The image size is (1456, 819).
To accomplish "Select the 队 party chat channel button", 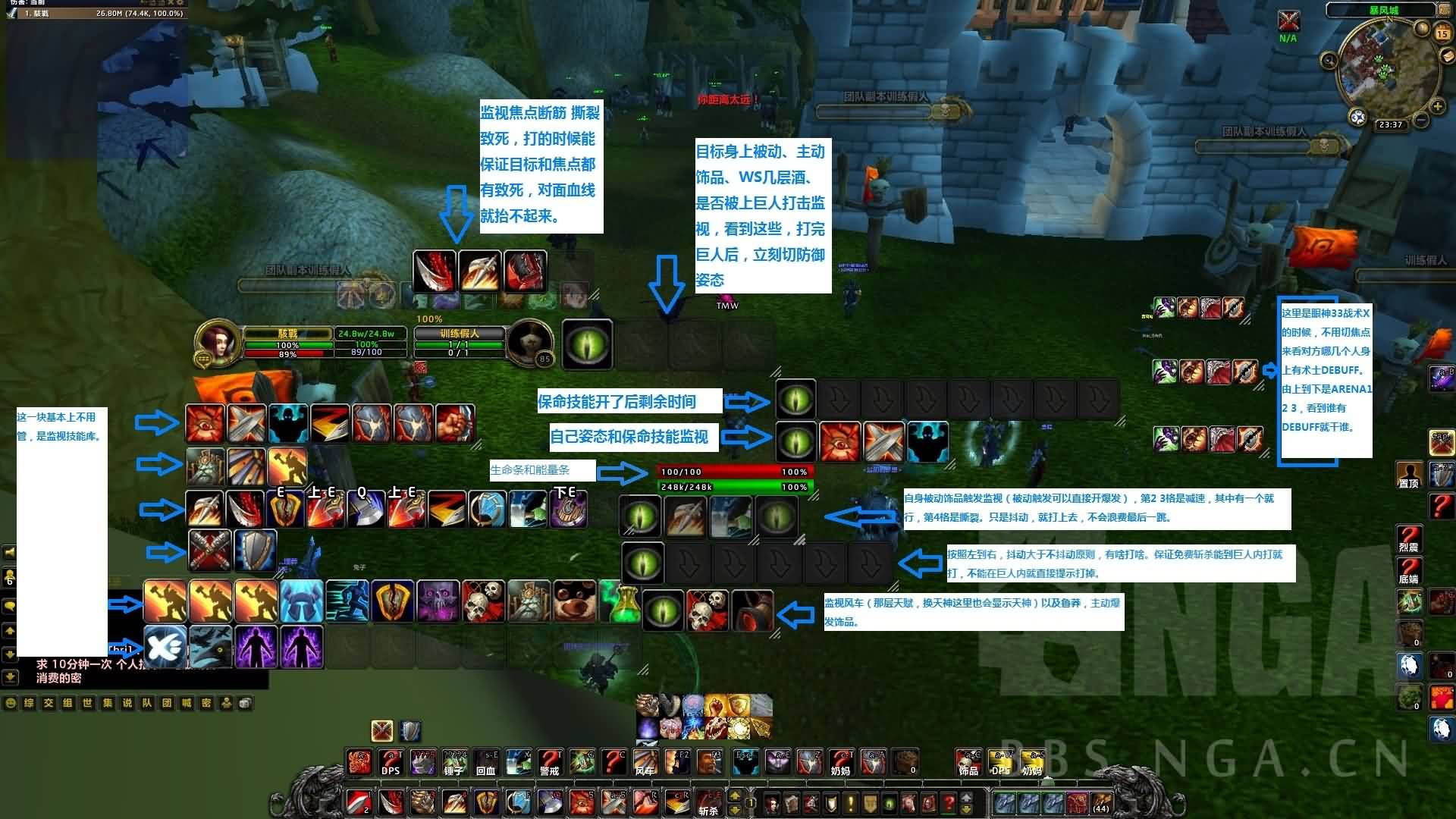I will point(146,703).
